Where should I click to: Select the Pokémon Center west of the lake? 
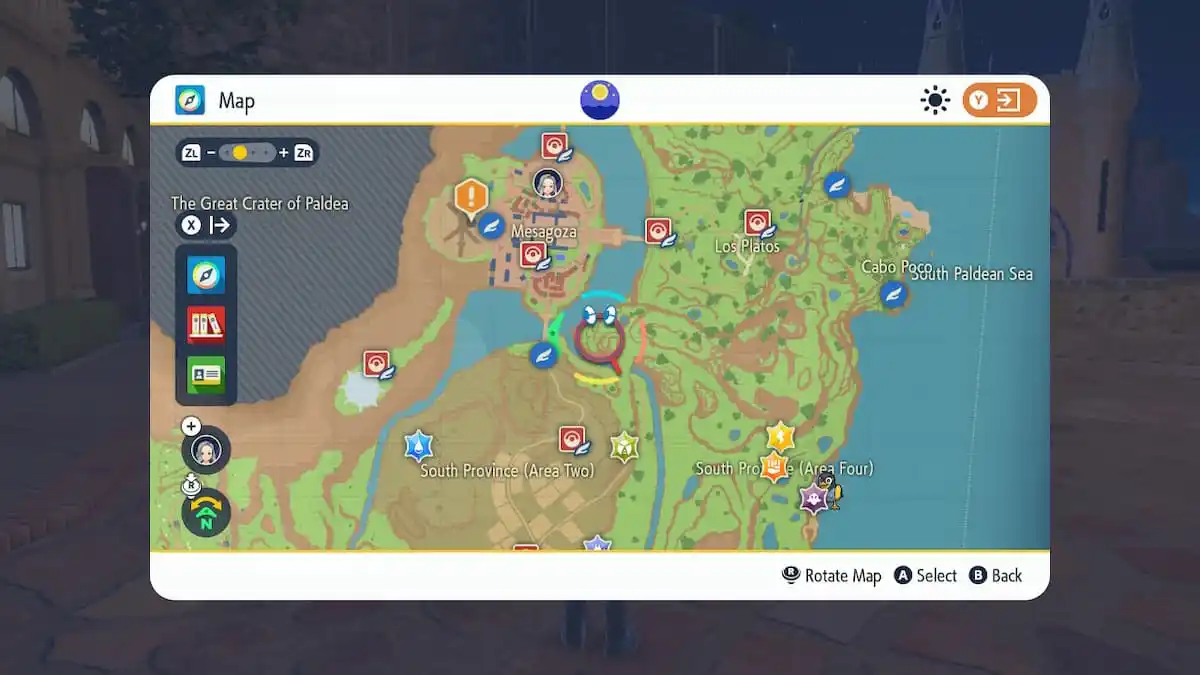click(376, 363)
